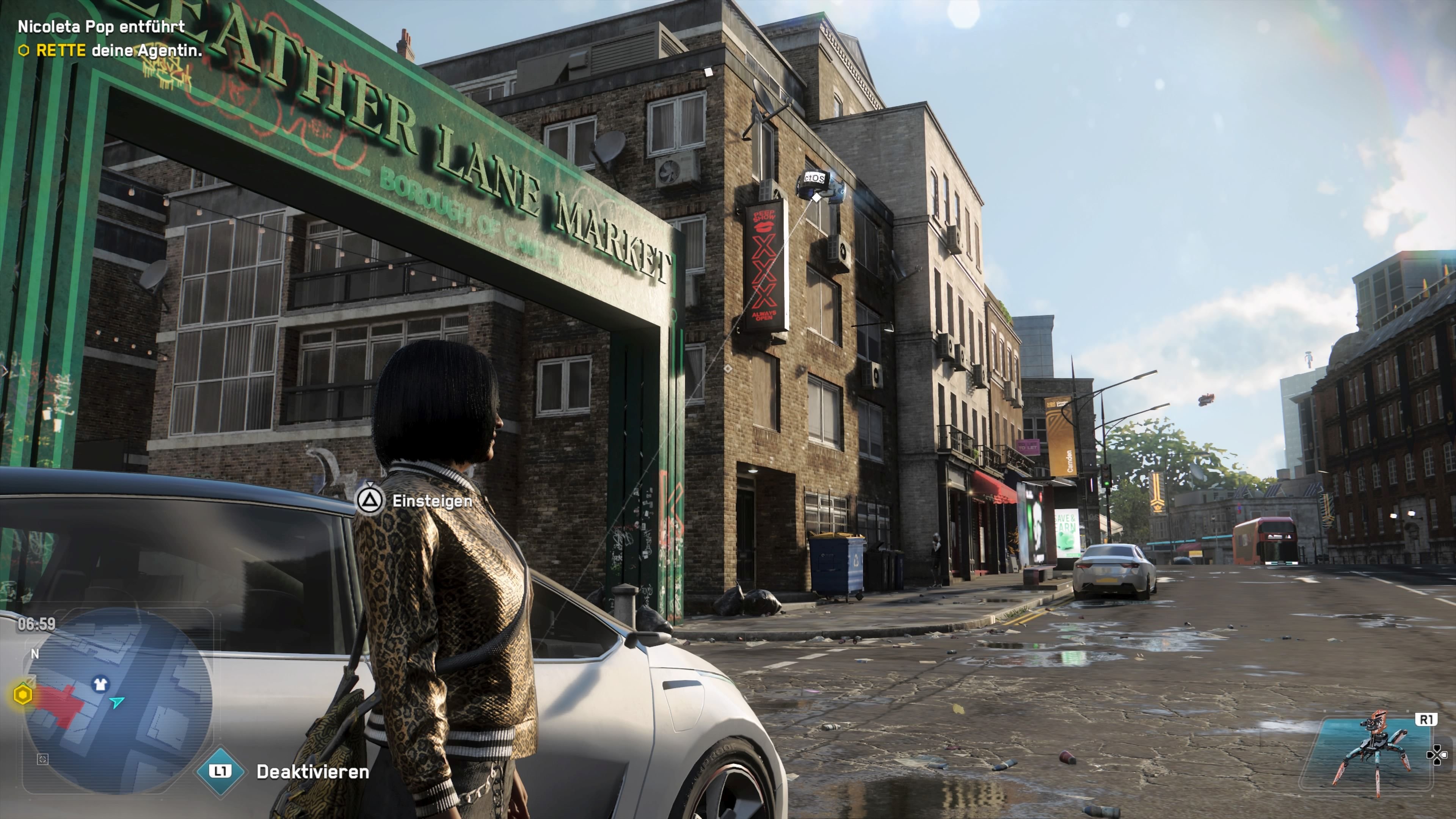Click the clothing shop icon on the minimap

pyautogui.click(x=100, y=684)
